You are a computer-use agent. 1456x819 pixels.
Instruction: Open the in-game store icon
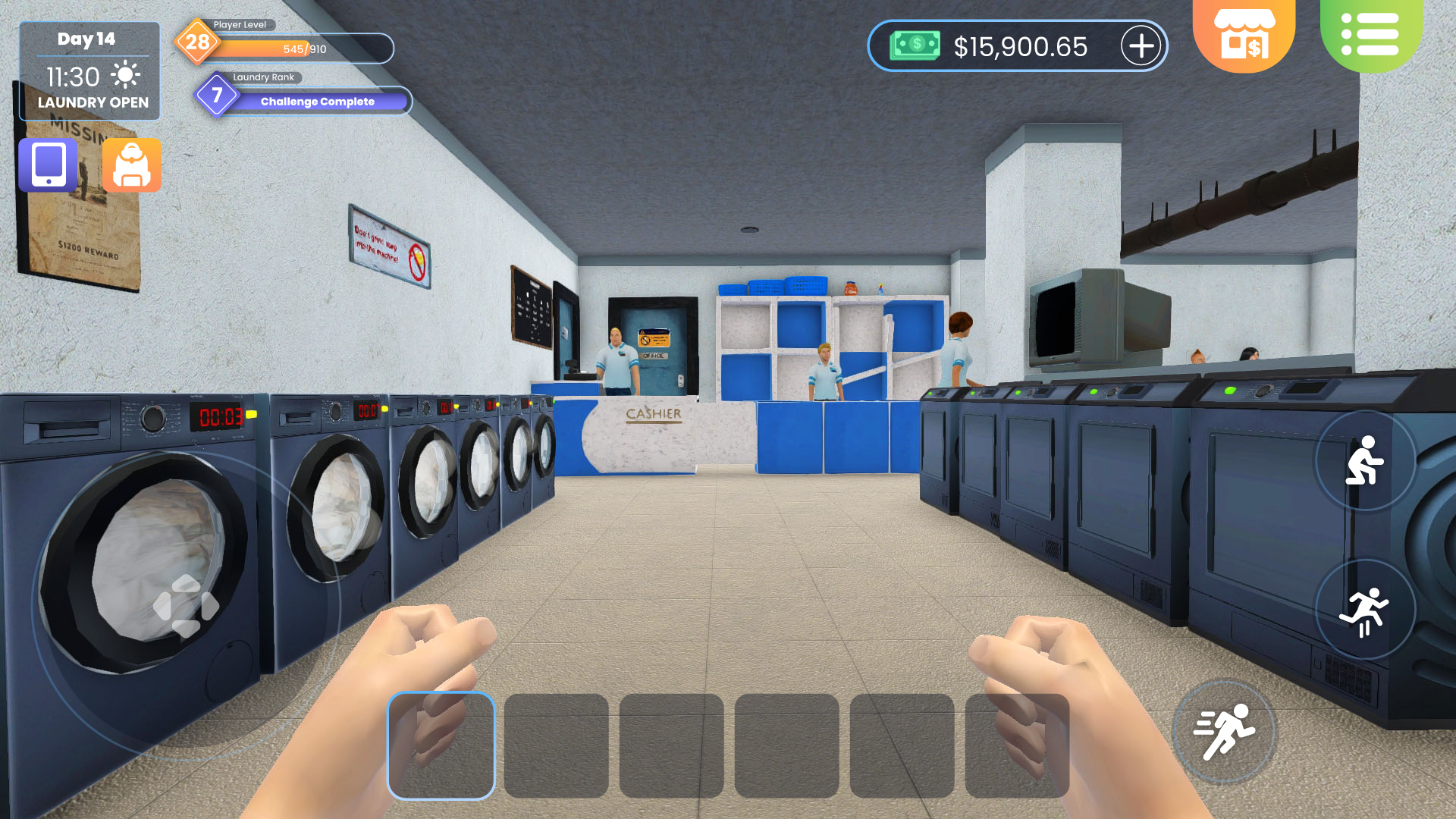click(x=1244, y=34)
